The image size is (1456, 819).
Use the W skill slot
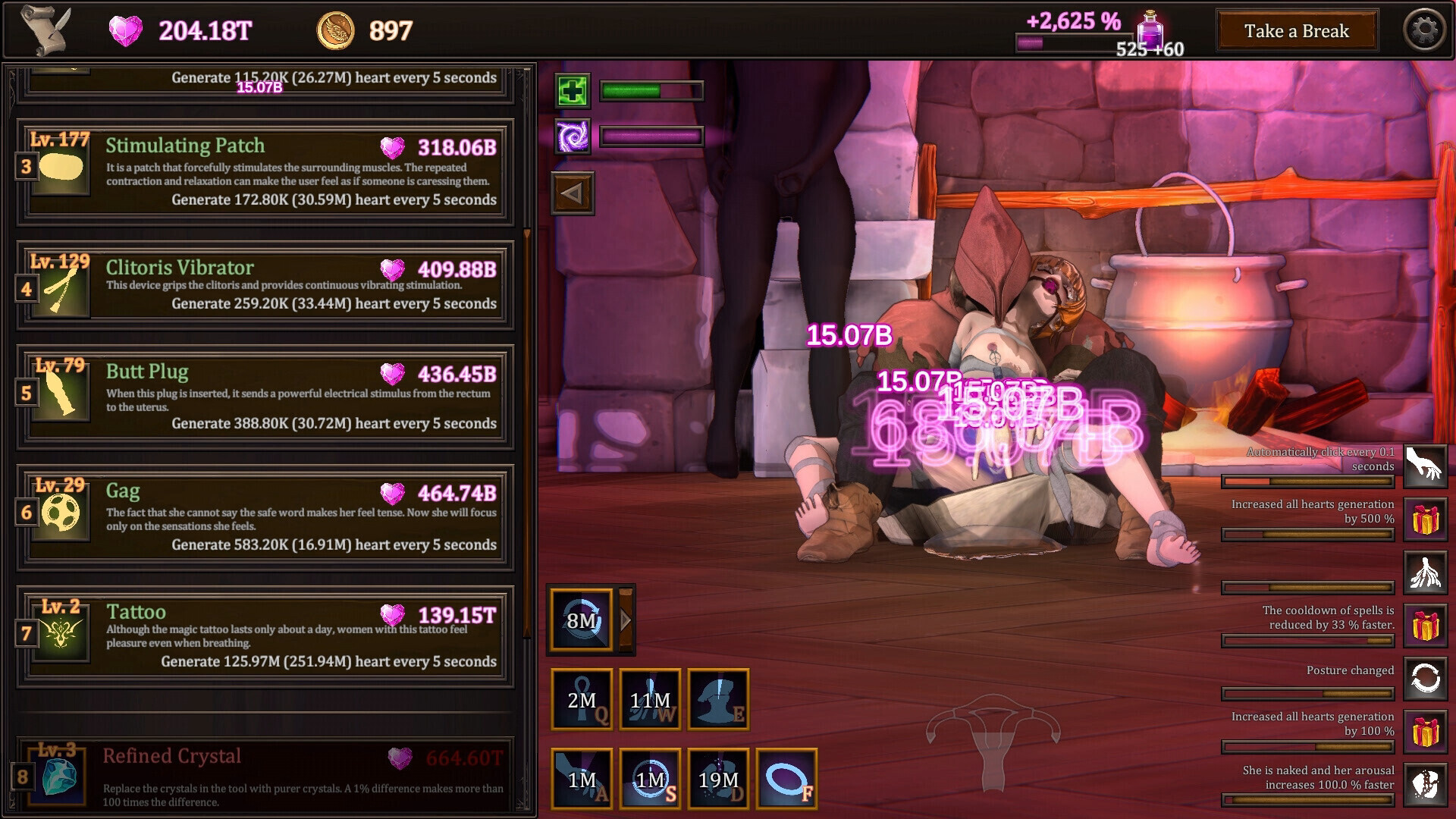(650, 699)
